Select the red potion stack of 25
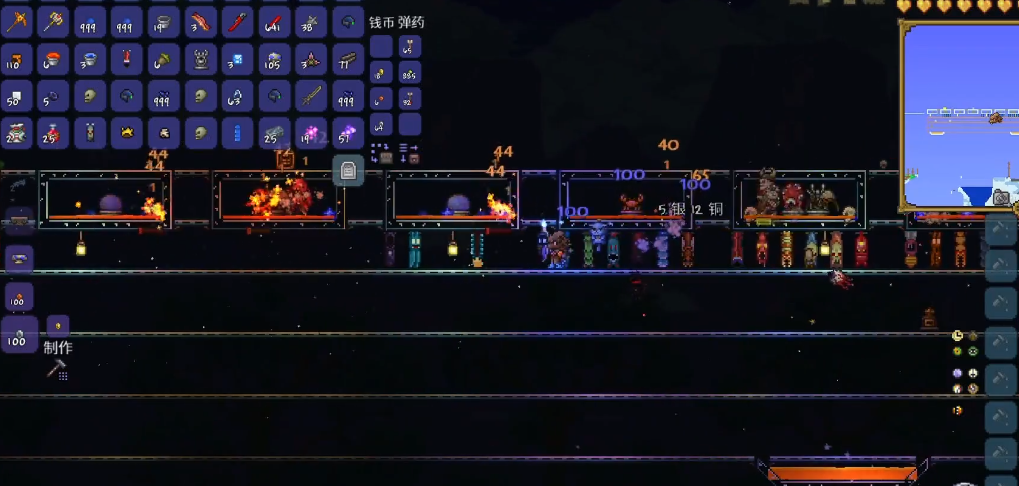1019x486 pixels. 54,132
